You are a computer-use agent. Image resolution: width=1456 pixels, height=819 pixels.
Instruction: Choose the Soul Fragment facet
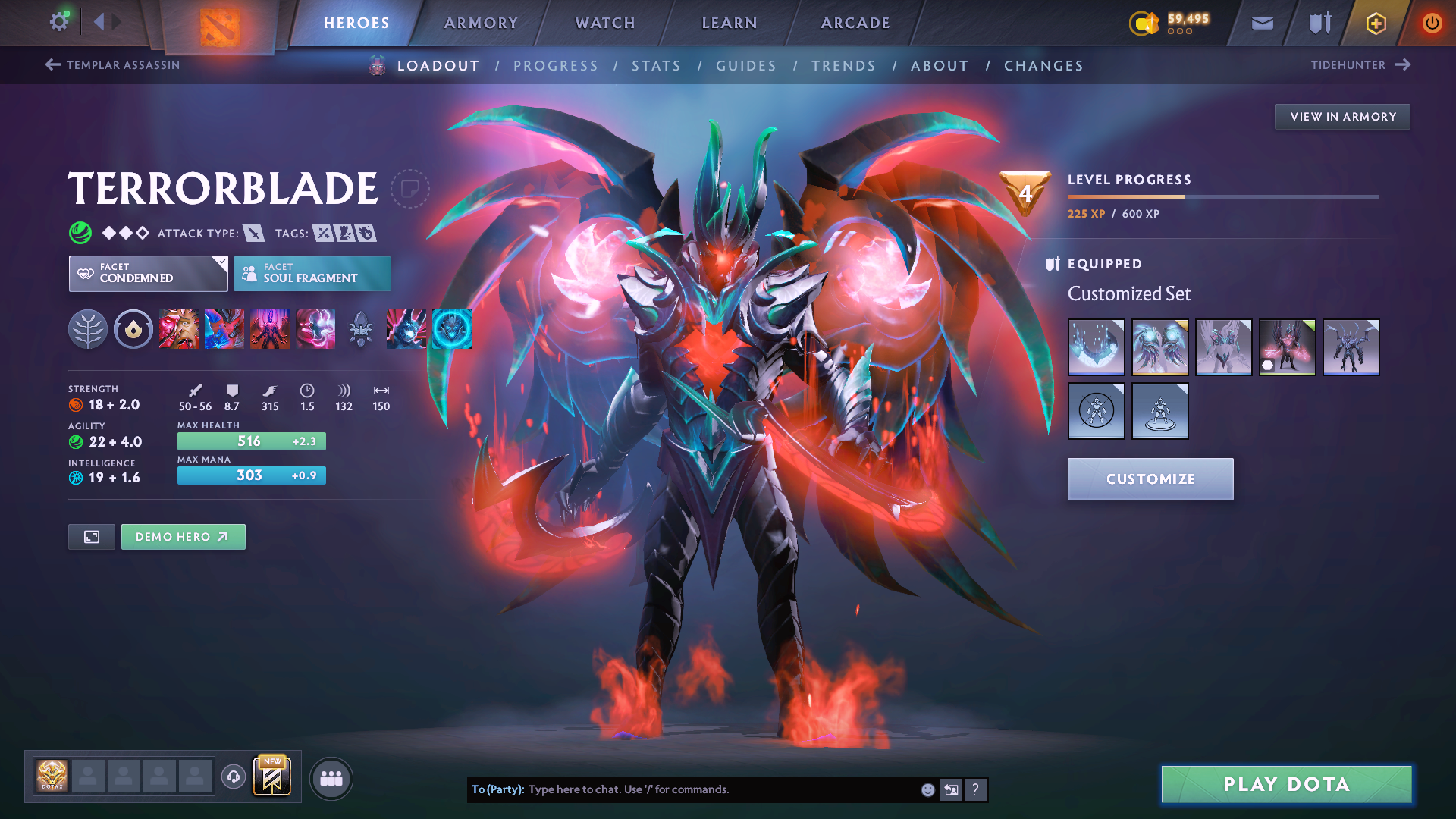tap(312, 274)
